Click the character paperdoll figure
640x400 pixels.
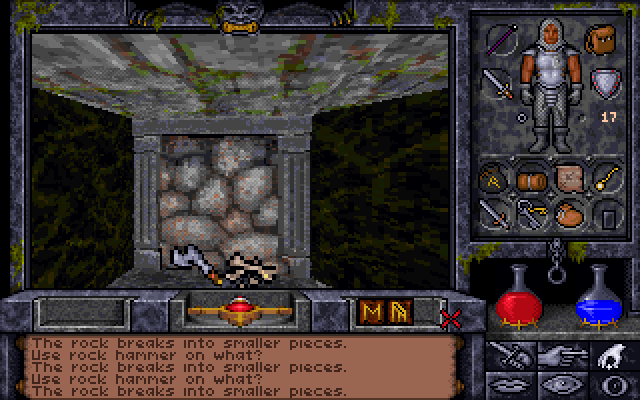(550, 85)
